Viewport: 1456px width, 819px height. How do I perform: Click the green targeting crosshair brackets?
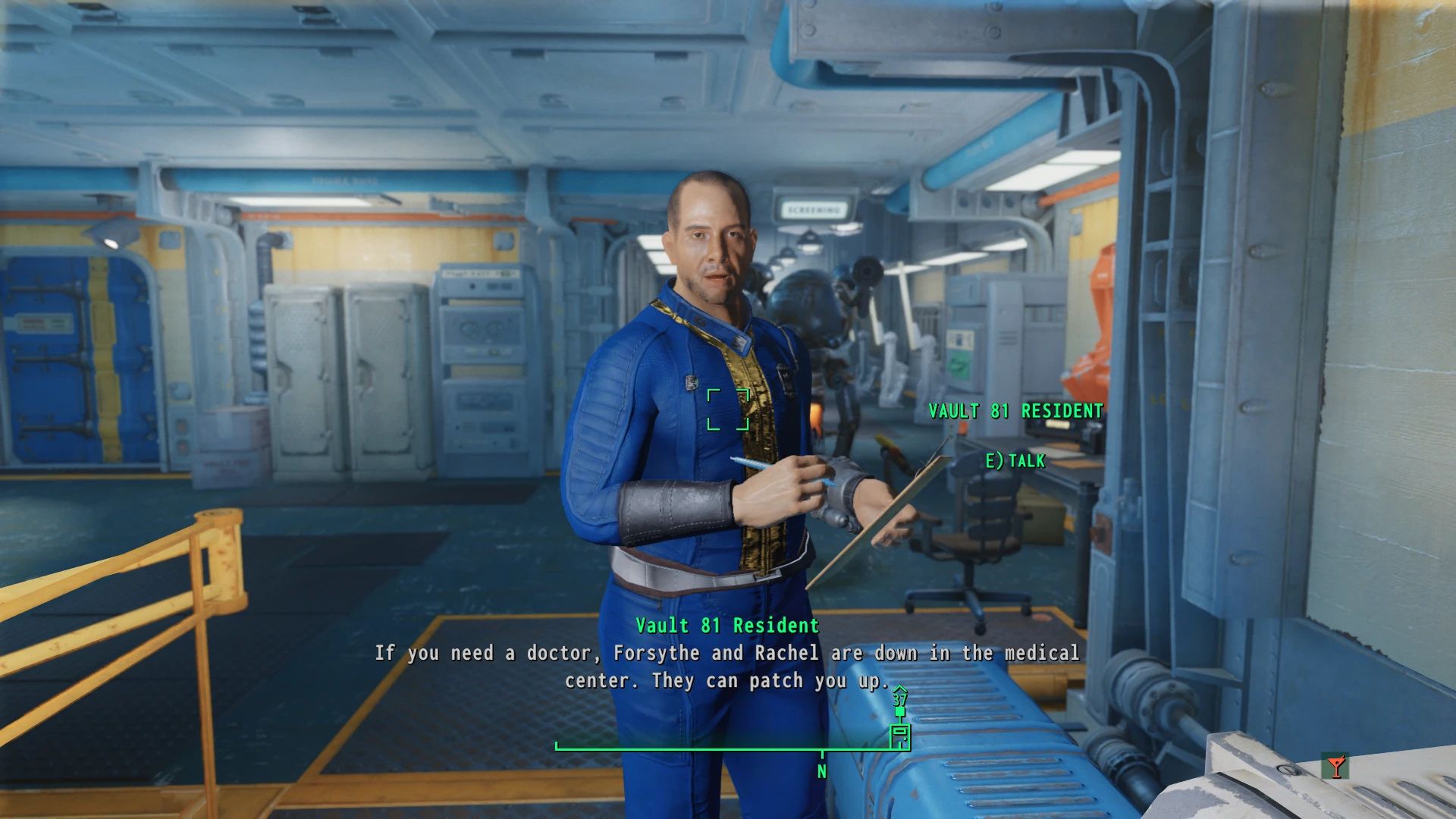(730, 410)
